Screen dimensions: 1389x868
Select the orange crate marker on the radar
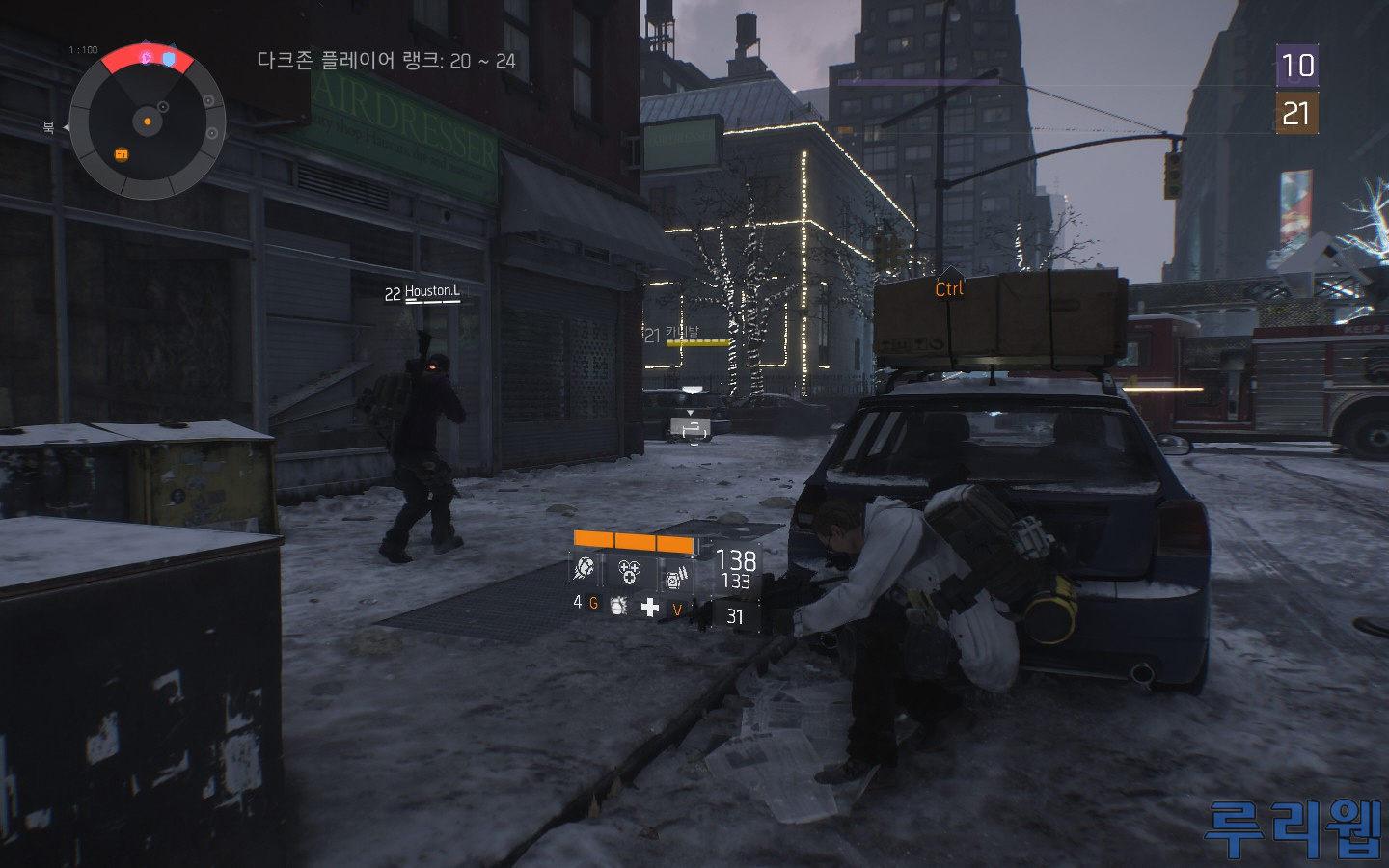122,154
